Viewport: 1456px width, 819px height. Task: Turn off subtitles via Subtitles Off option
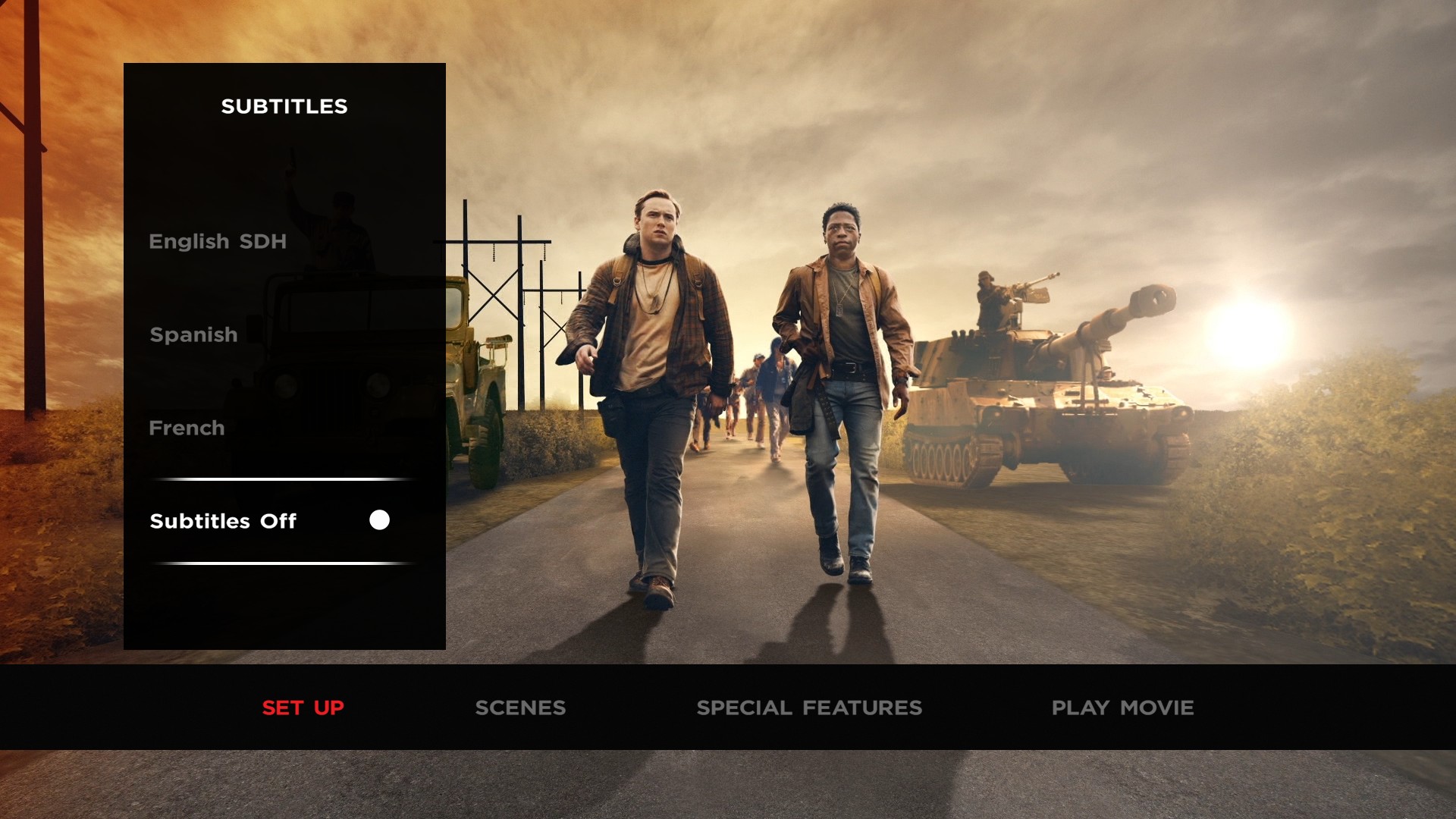[x=224, y=521]
